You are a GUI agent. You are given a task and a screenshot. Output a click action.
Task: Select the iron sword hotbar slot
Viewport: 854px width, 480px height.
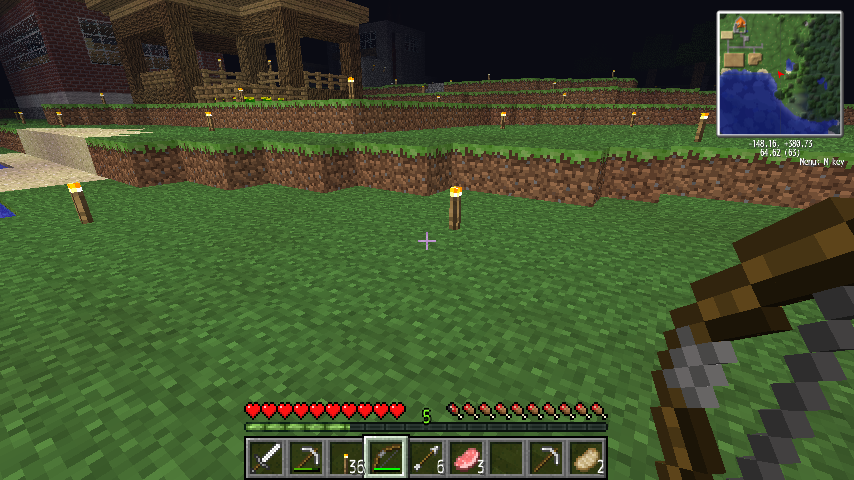tap(265, 458)
